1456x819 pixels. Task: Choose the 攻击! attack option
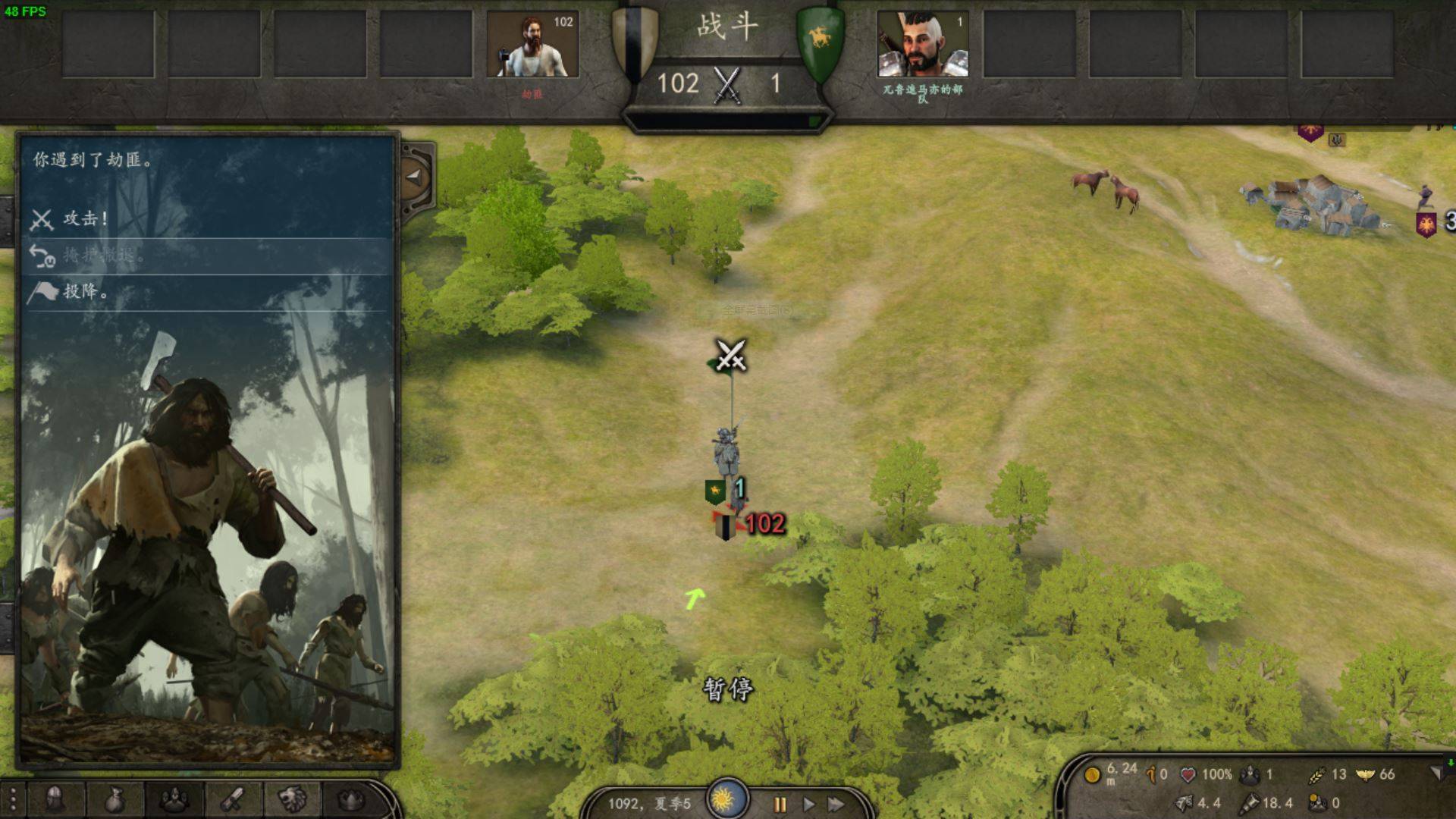click(85, 219)
